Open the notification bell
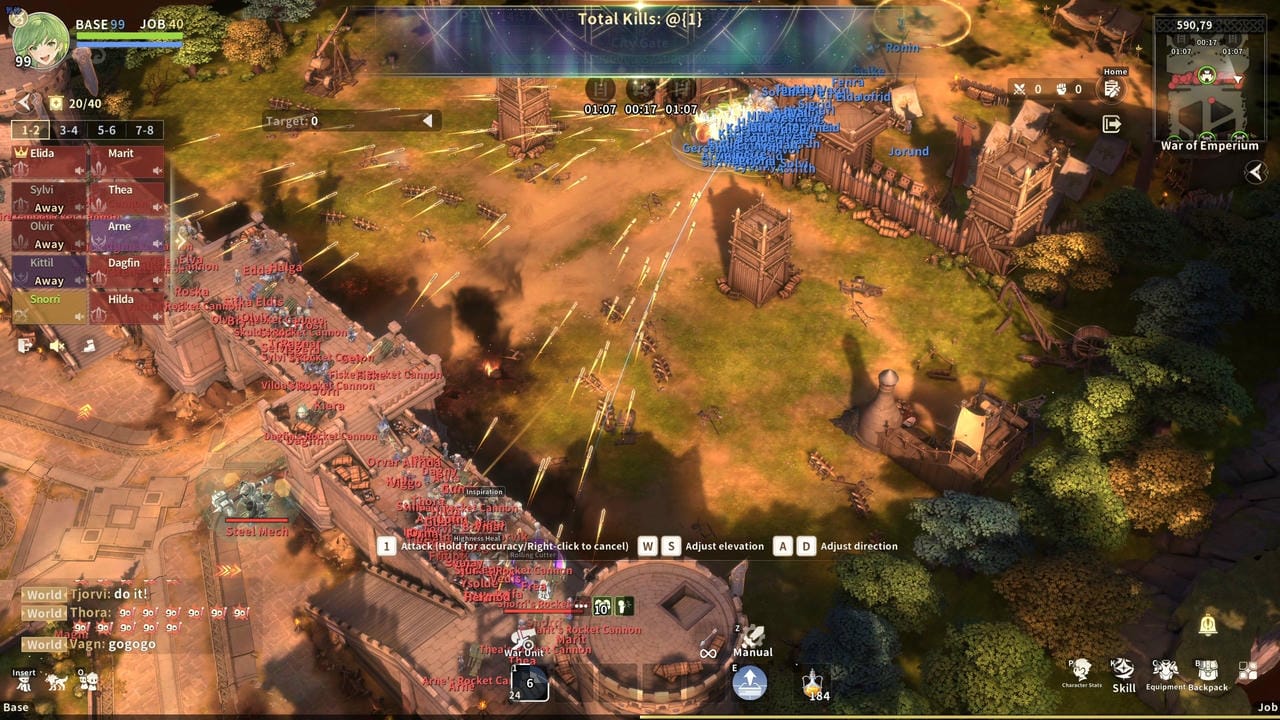The image size is (1280, 720). coord(1208,626)
